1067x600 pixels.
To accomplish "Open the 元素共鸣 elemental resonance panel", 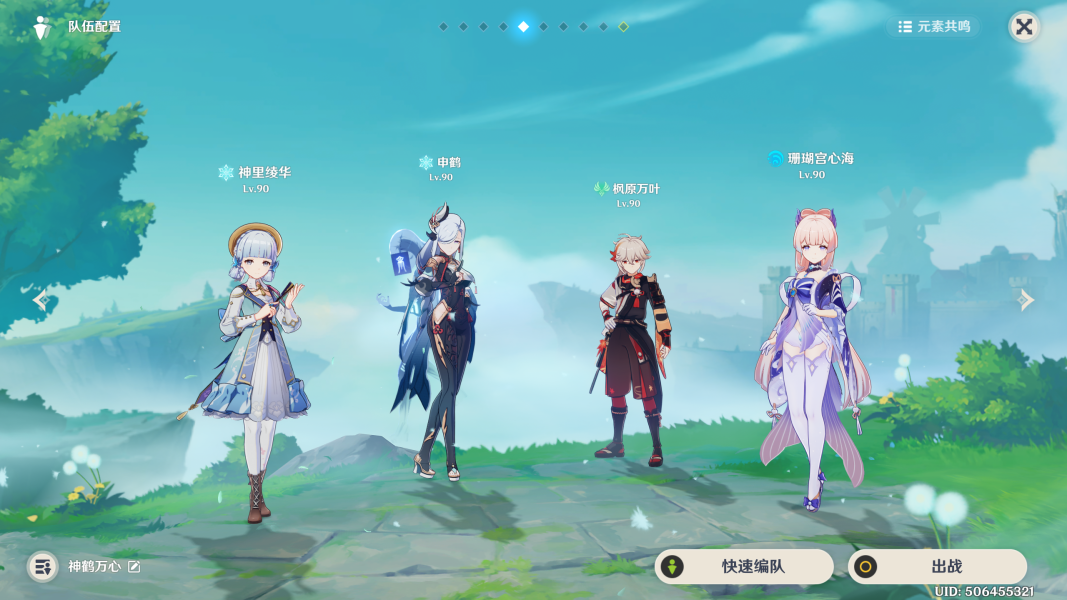I will point(934,27).
